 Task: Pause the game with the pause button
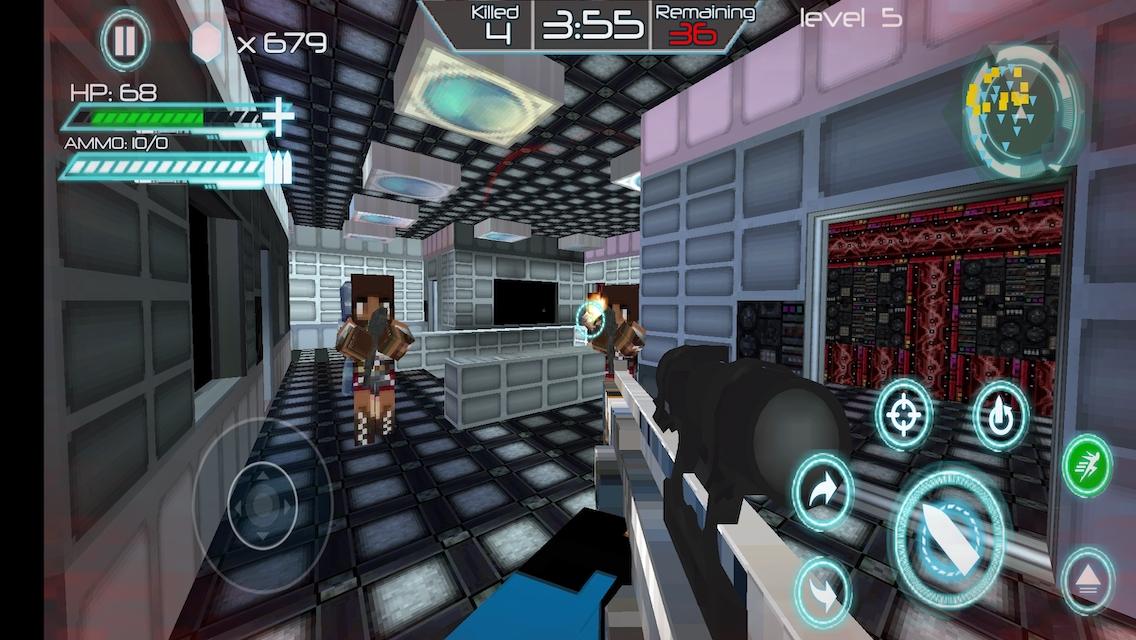point(125,43)
